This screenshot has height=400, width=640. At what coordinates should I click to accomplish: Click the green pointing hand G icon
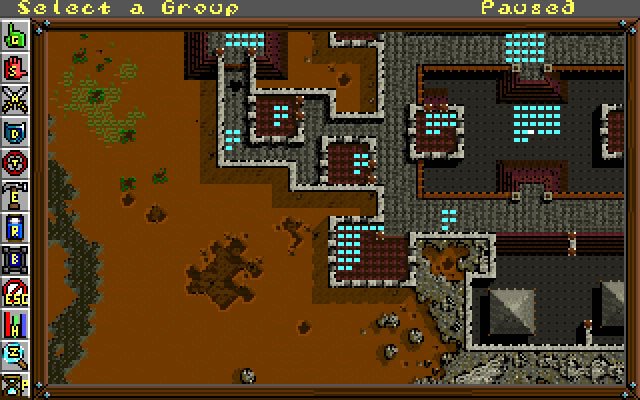pyautogui.click(x=17, y=40)
